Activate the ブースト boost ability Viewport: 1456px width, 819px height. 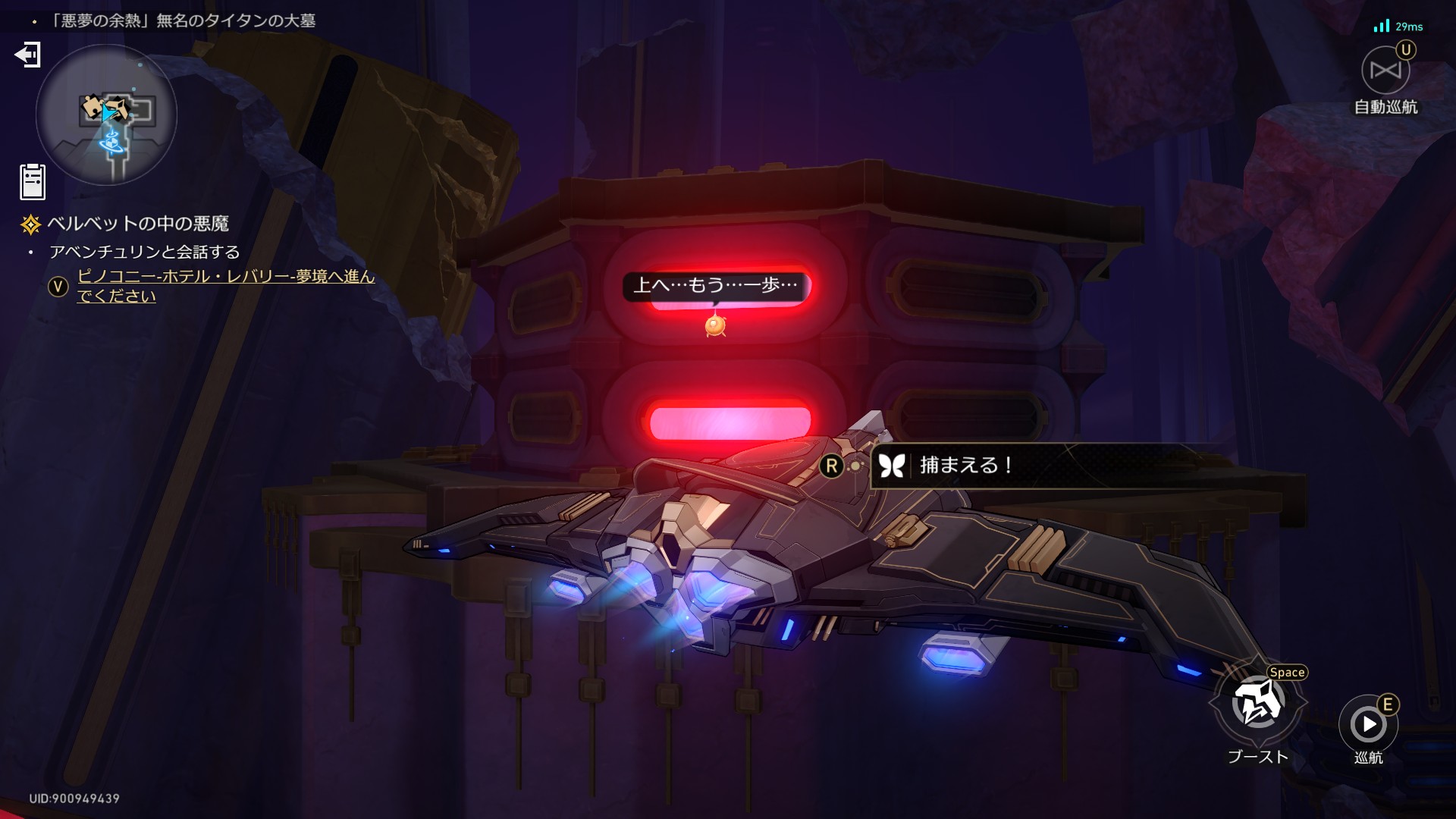click(x=1258, y=704)
